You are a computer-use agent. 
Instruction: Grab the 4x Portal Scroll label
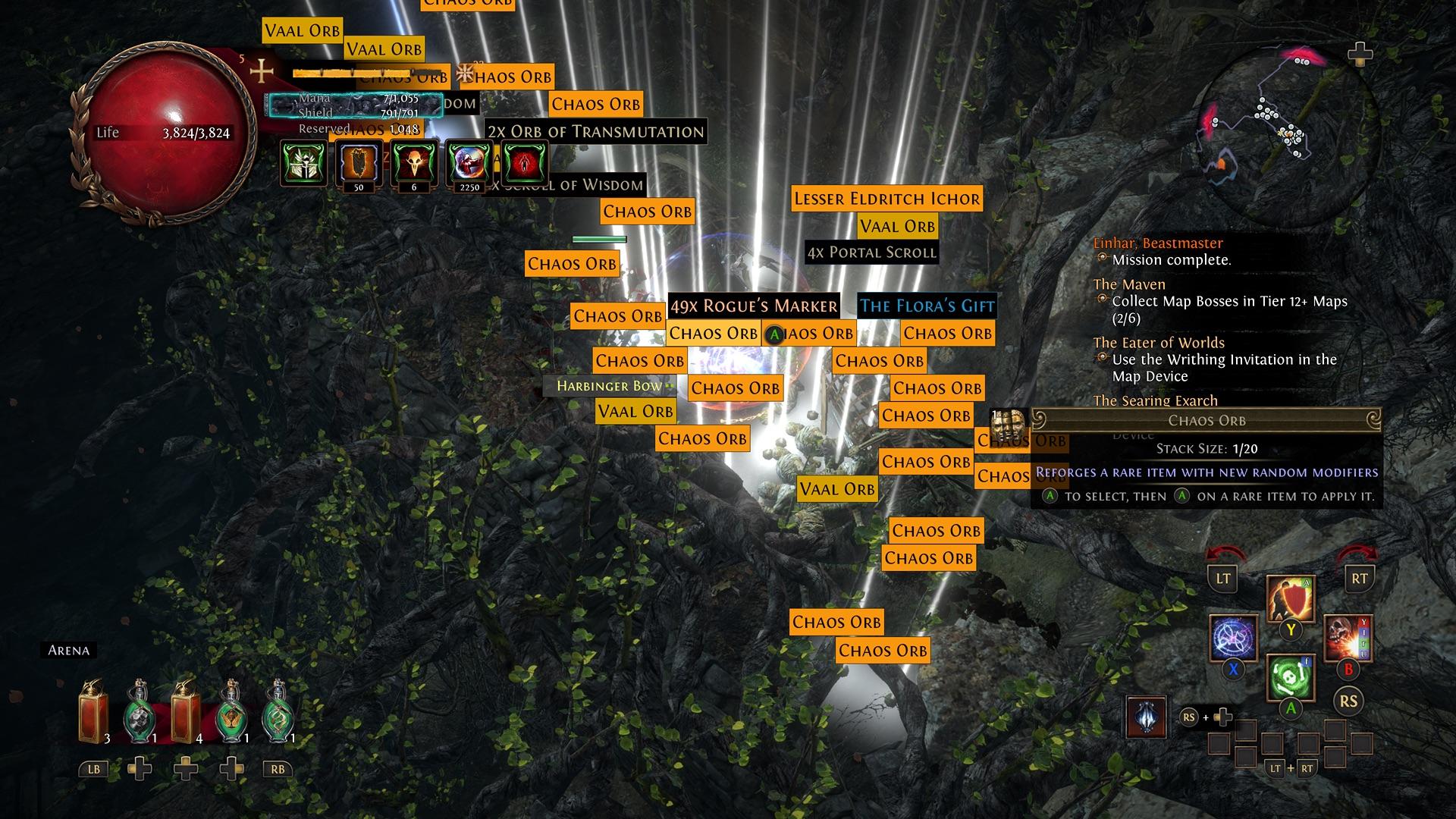[871, 253]
